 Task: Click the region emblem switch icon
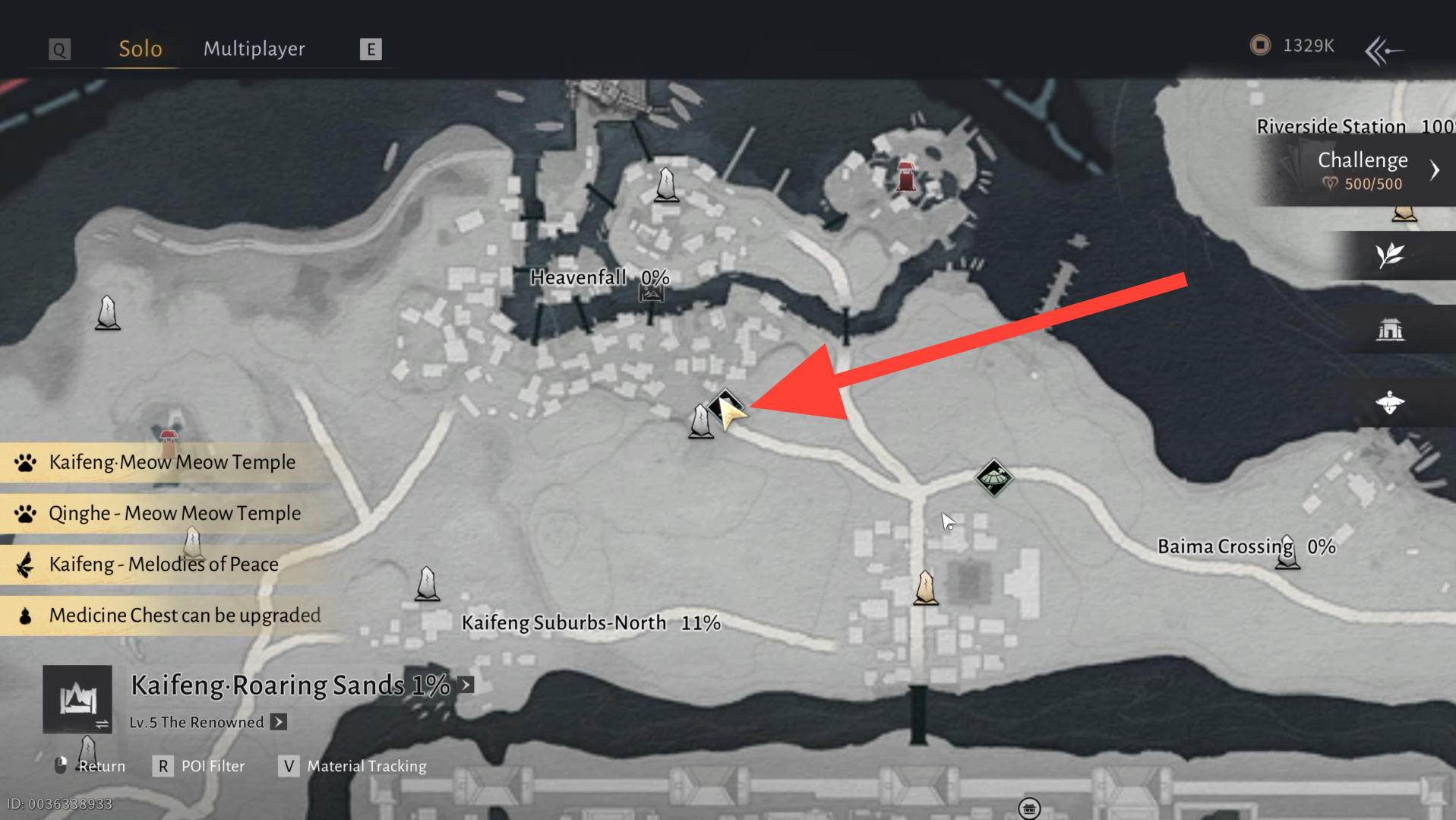click(x=77, y=699)
